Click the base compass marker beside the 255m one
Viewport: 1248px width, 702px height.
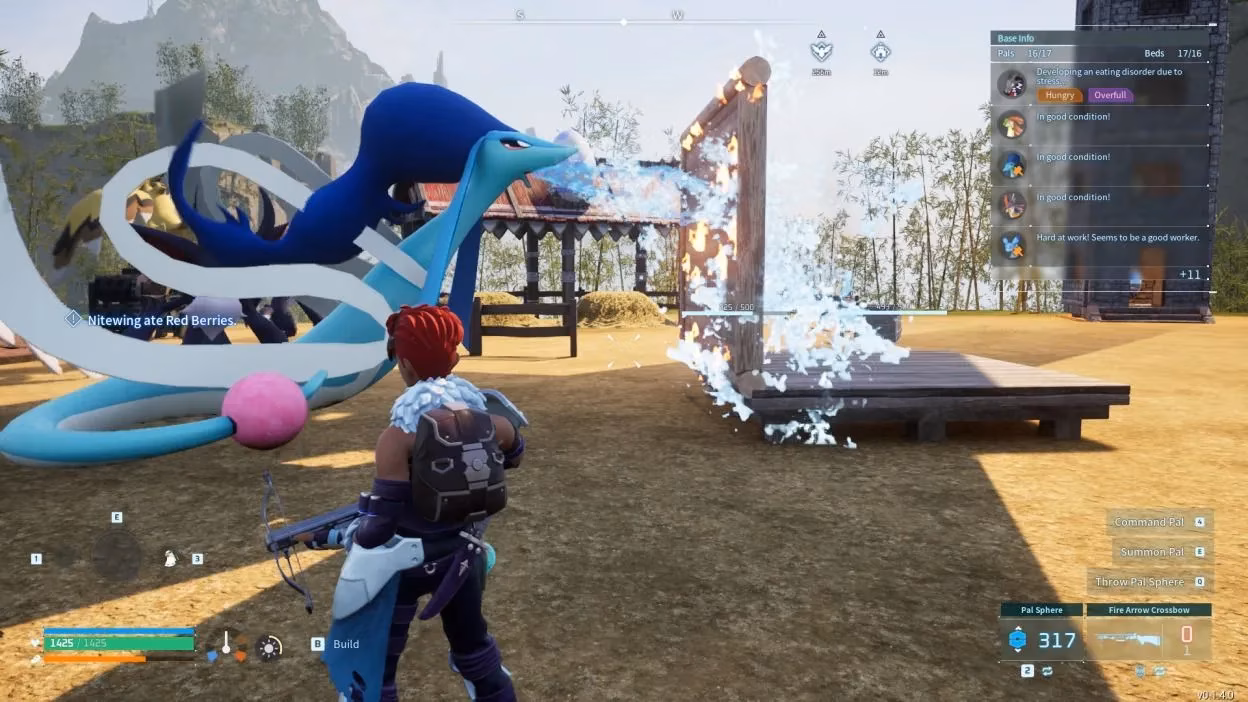[880, 51]
